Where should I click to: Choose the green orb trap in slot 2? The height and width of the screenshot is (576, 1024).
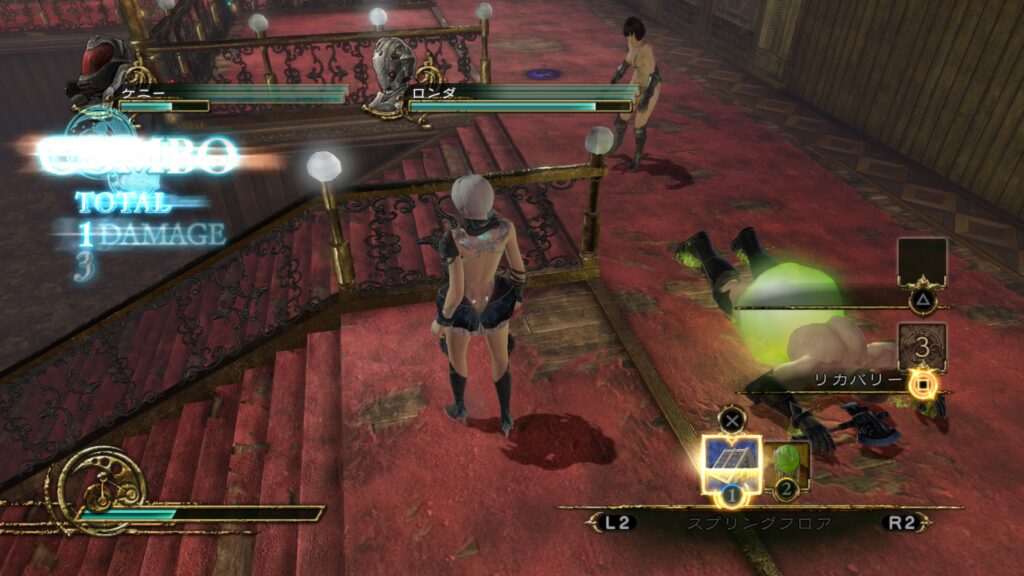[790, 466]
